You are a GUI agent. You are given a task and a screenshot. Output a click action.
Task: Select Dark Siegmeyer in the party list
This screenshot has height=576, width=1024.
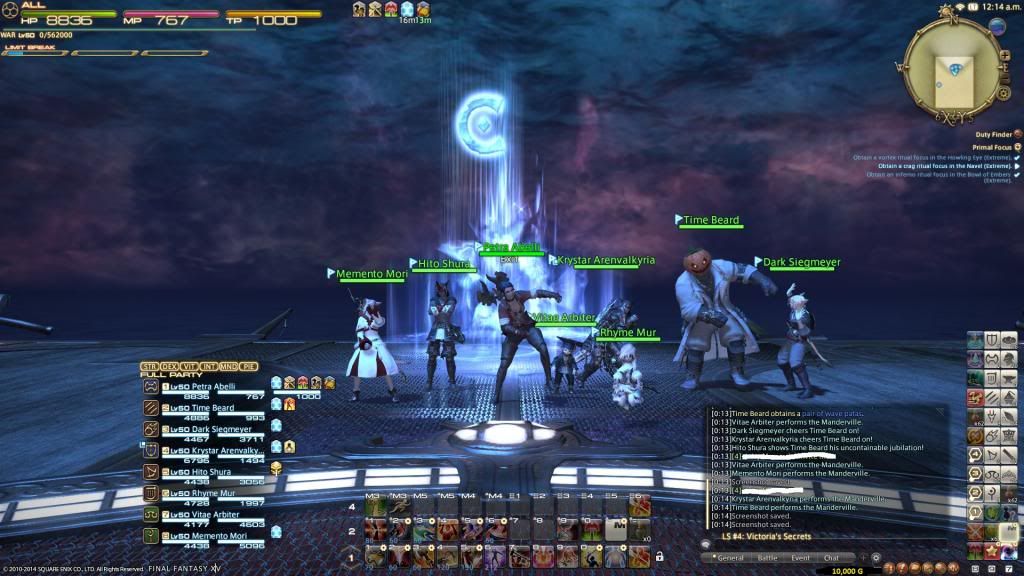tap(218, 428)
